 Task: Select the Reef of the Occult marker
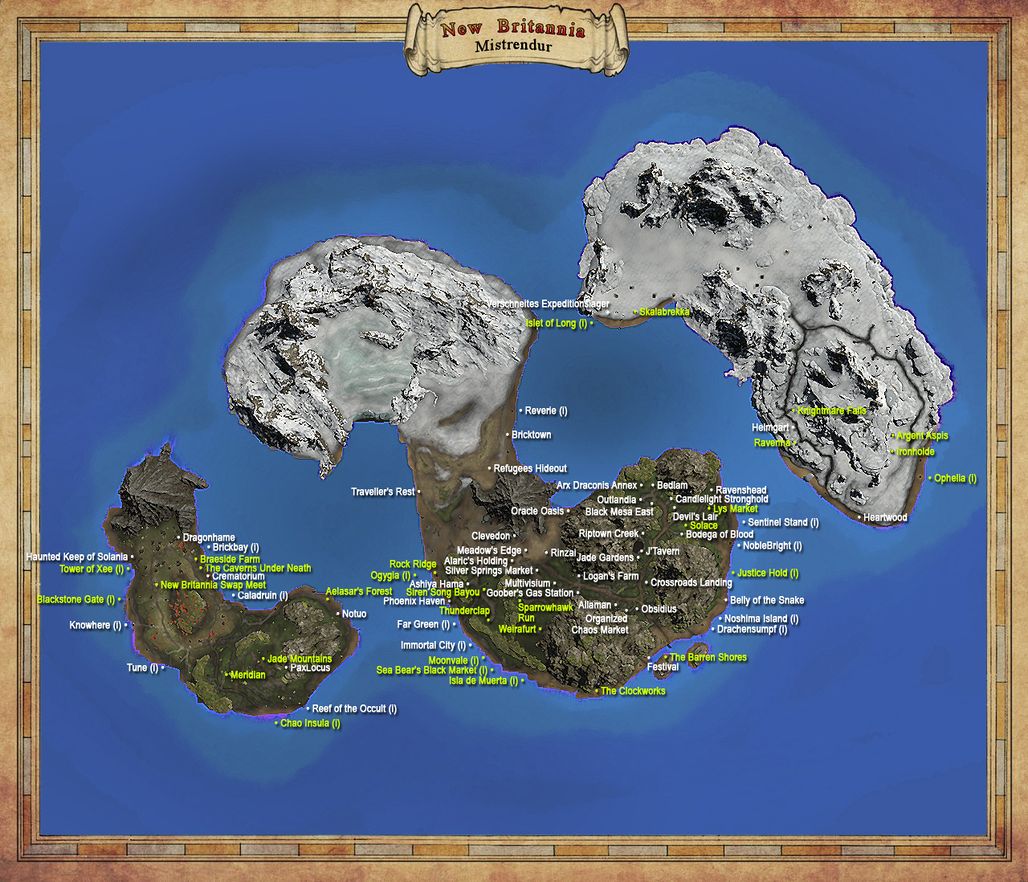(x=354, y=708)
